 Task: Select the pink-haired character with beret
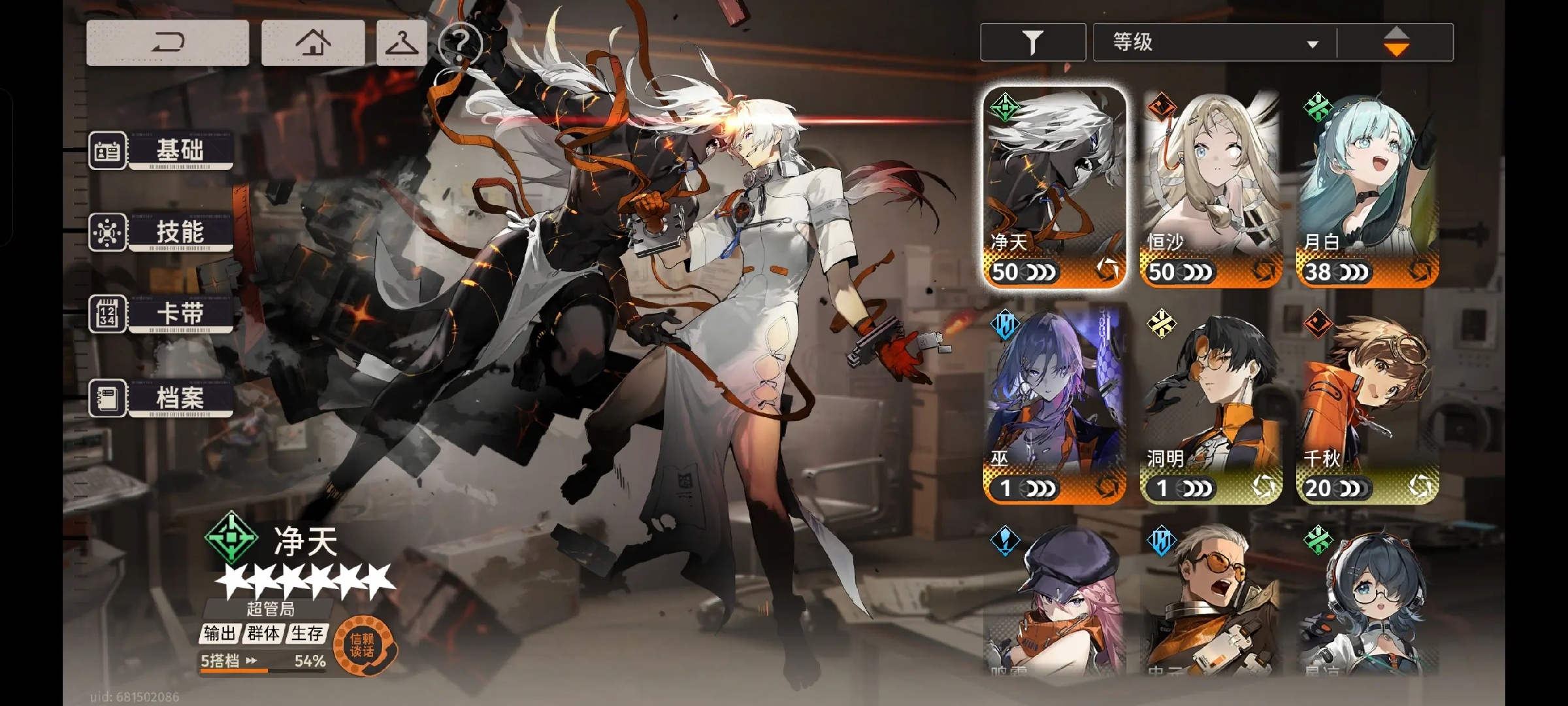(x=1054, y=601)
